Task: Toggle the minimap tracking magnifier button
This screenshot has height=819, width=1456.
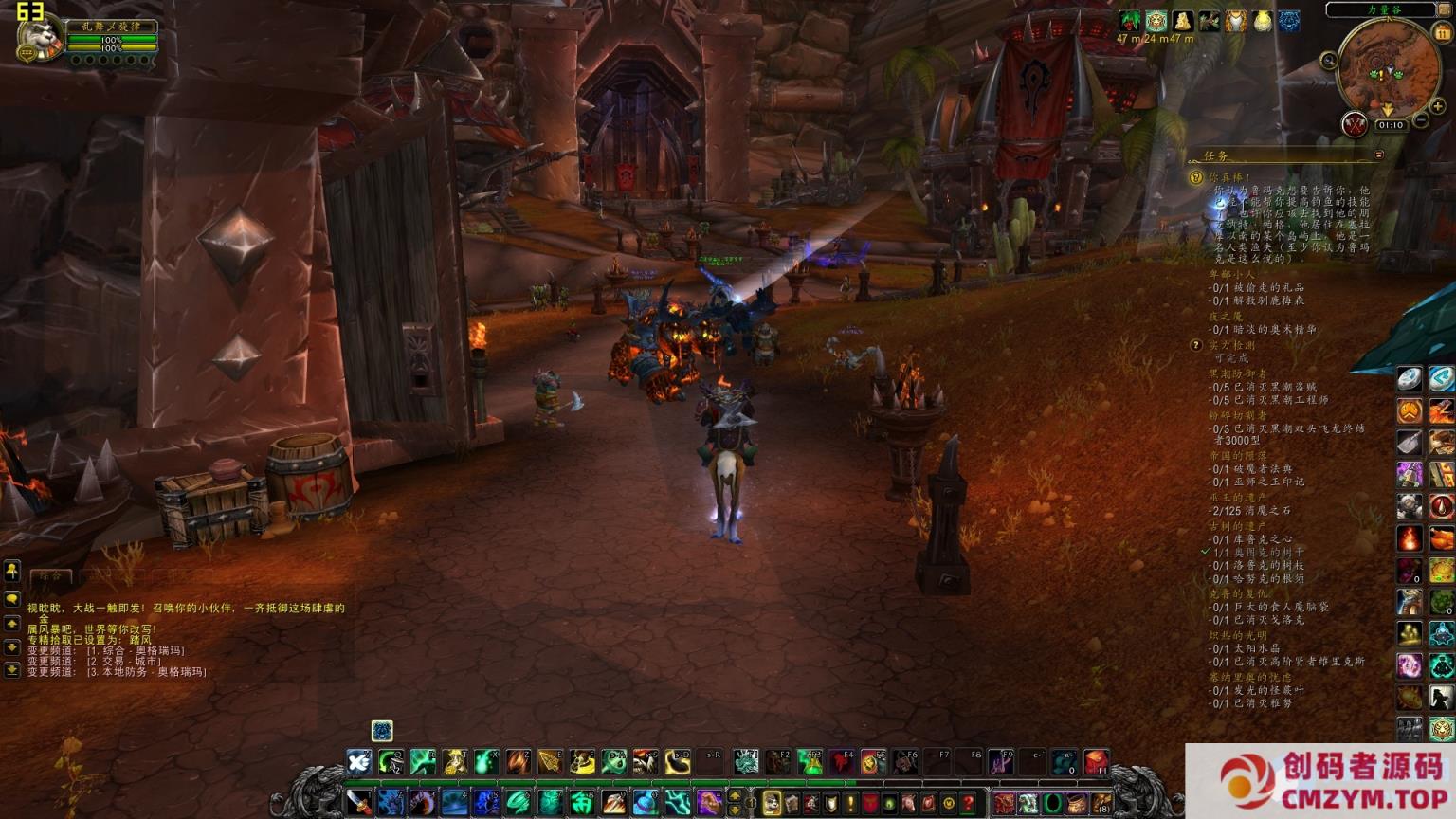Action: [x=1329, y=62]
